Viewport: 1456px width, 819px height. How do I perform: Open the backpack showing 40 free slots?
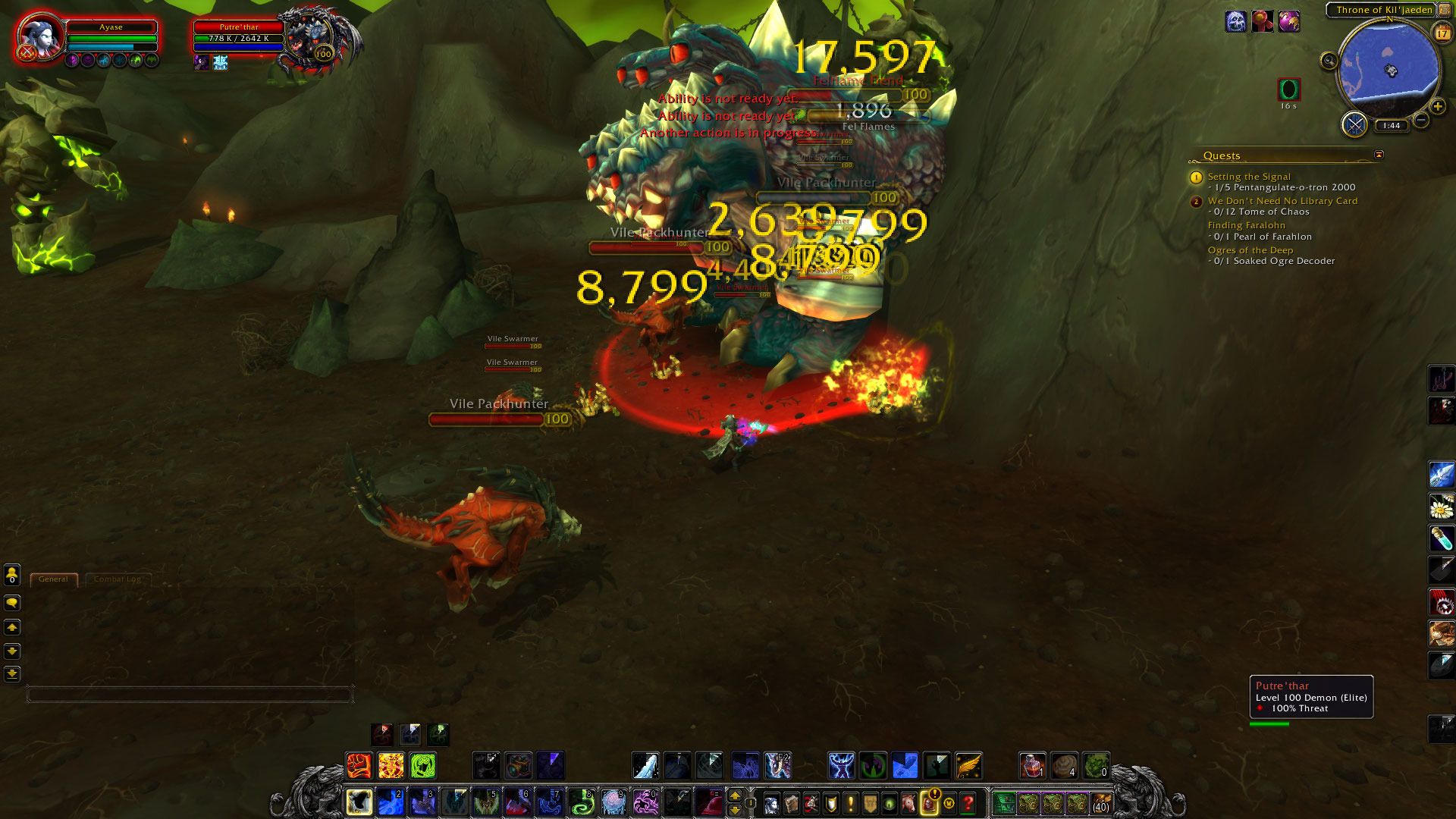point(1100,802)
